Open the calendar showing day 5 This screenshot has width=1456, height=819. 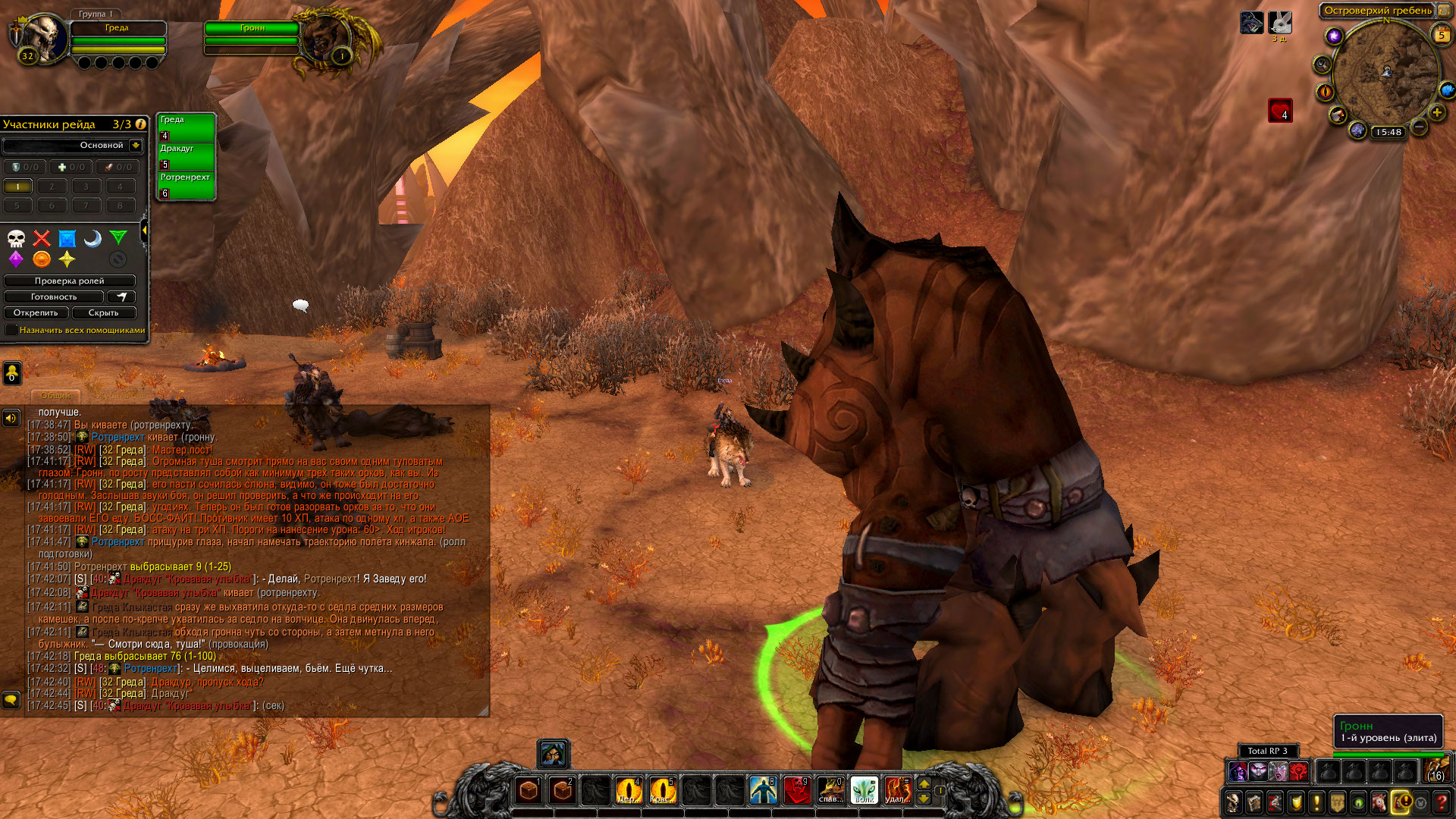1441,34
